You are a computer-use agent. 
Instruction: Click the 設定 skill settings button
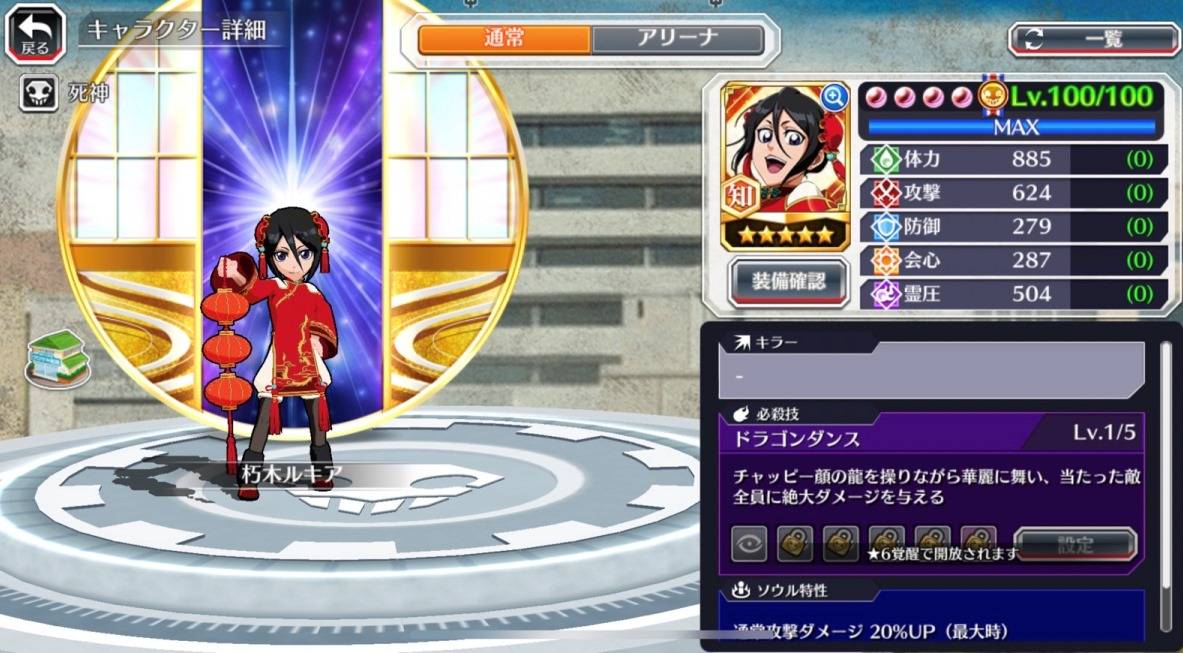[1075, 545]
